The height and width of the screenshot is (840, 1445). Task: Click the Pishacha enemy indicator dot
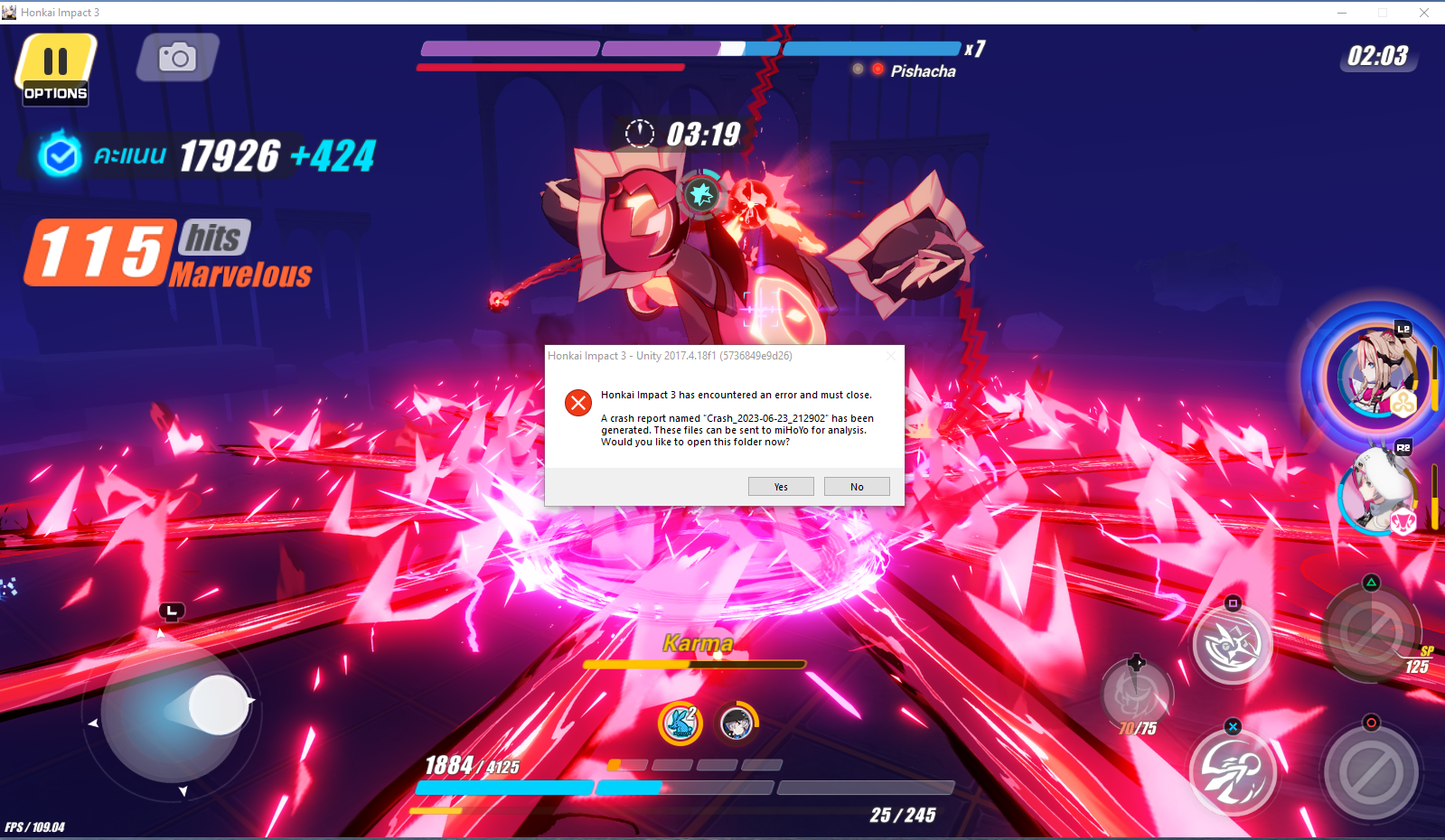coord(876,69)
